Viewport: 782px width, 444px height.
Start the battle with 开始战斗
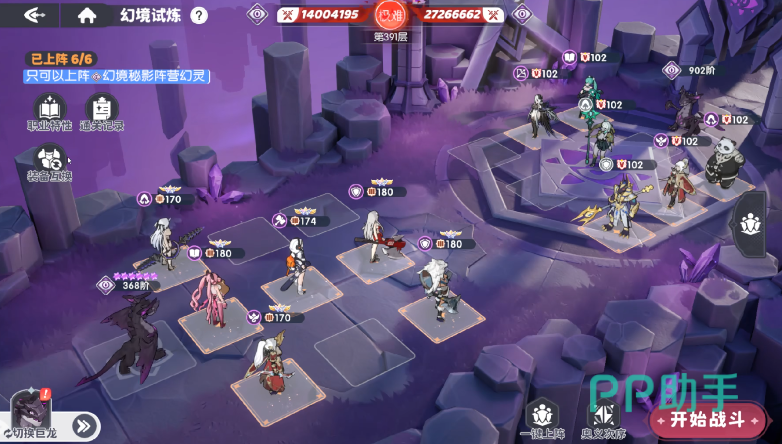pyautogui.click(x=707, y=419)
